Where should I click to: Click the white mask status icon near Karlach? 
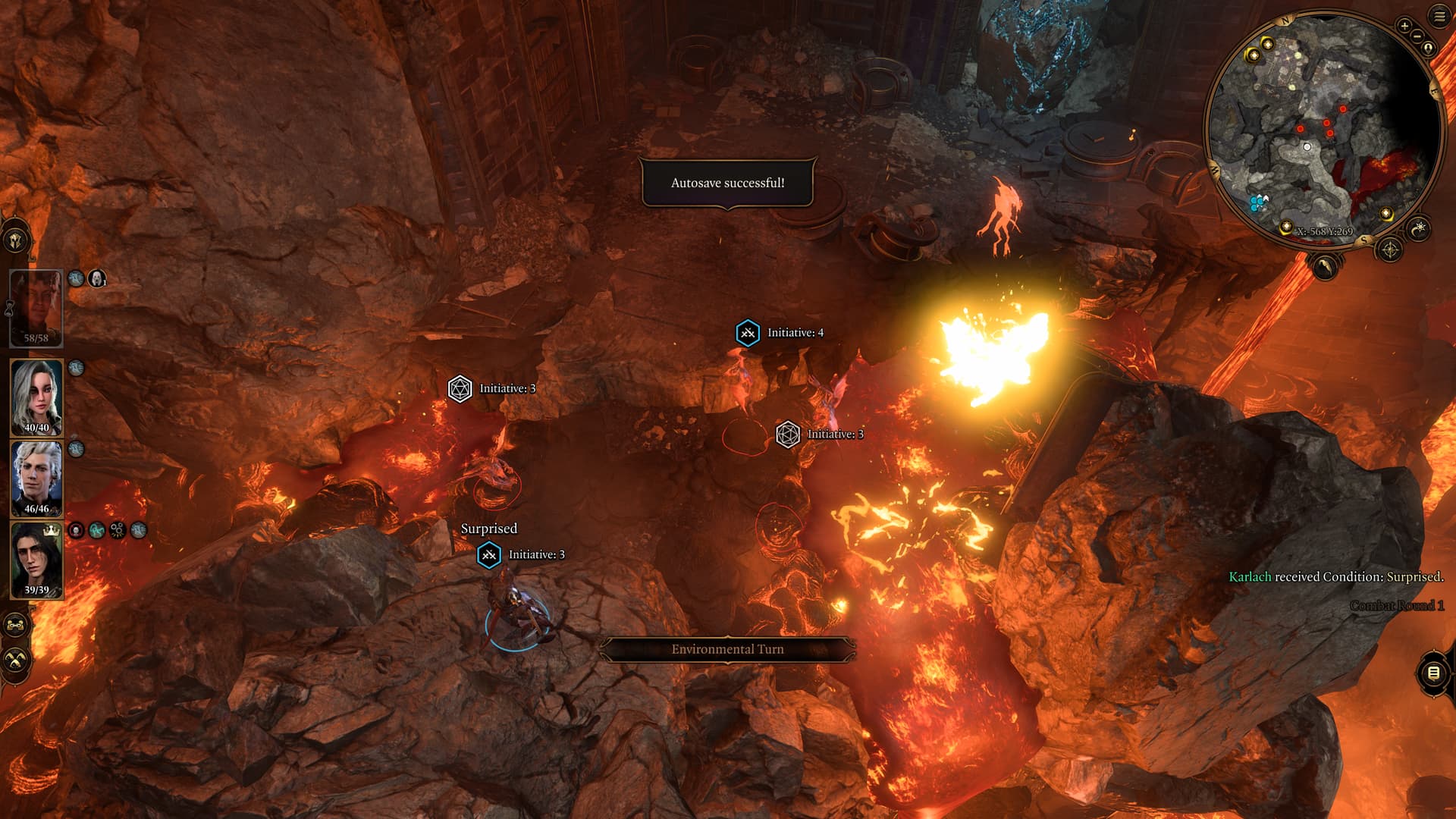point(97,278)
